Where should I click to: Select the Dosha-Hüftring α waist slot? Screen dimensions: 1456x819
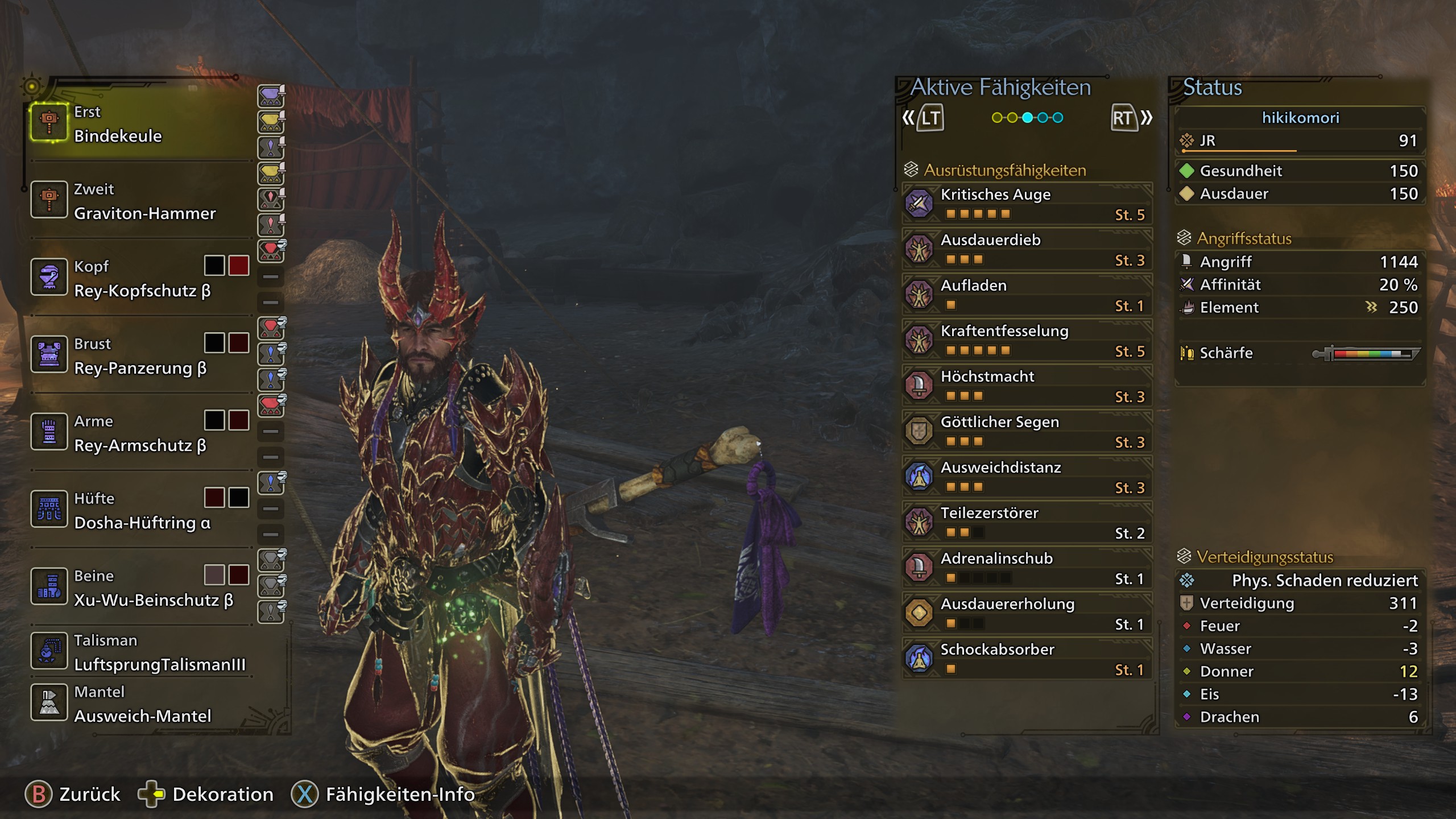tap(139, 510)
